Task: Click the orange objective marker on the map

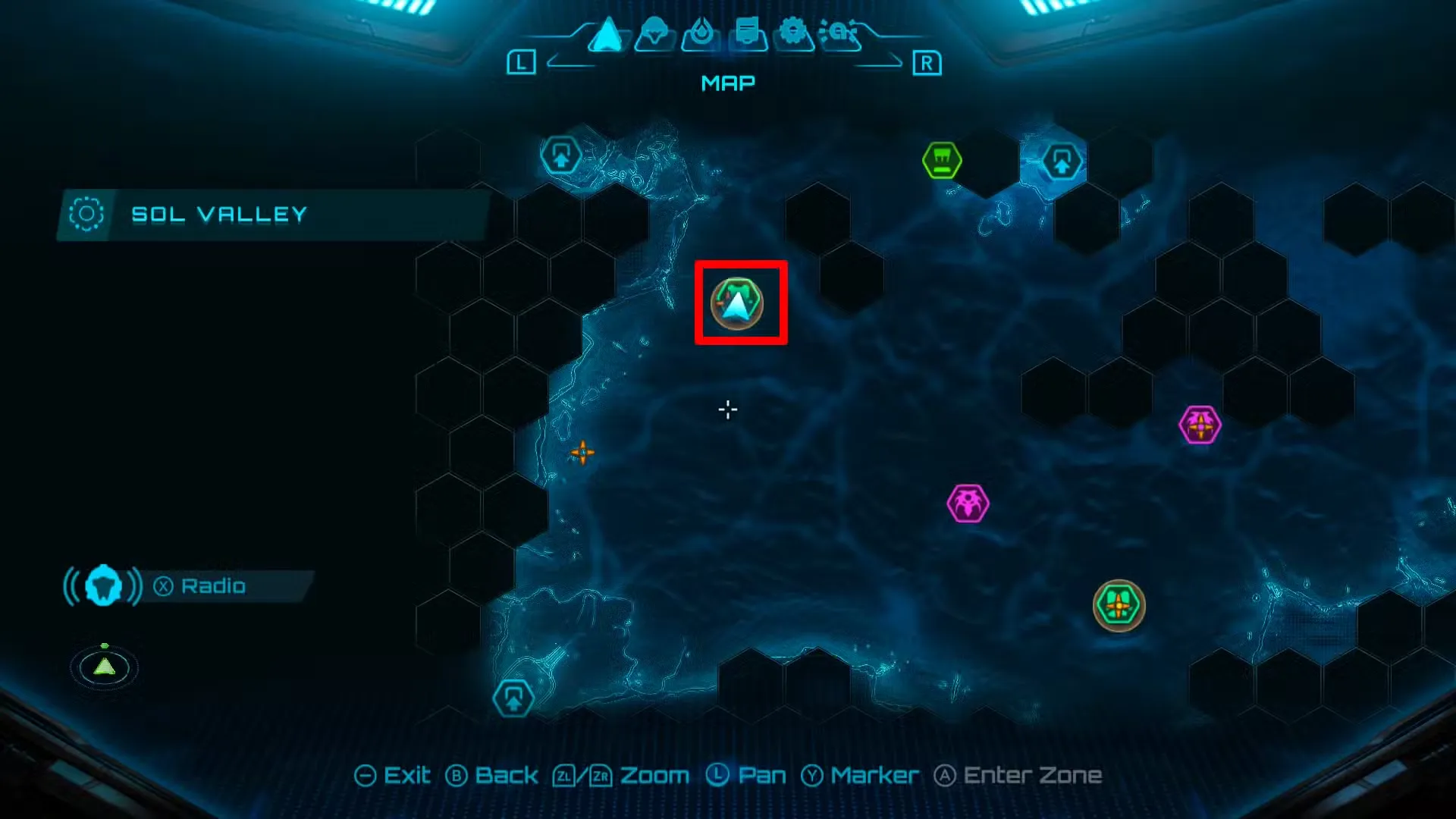Action: [x=584, y=452]
